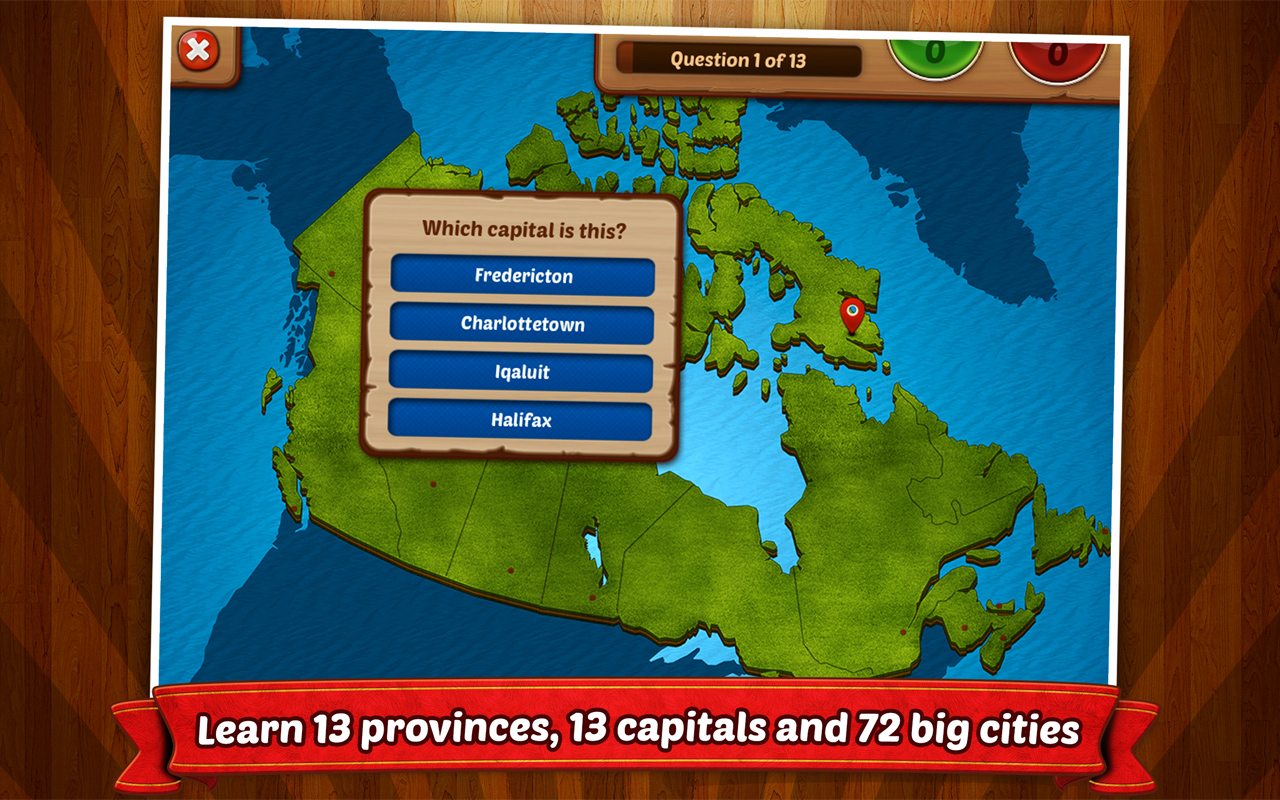Click the question text Which capital is this

point(524,228)
